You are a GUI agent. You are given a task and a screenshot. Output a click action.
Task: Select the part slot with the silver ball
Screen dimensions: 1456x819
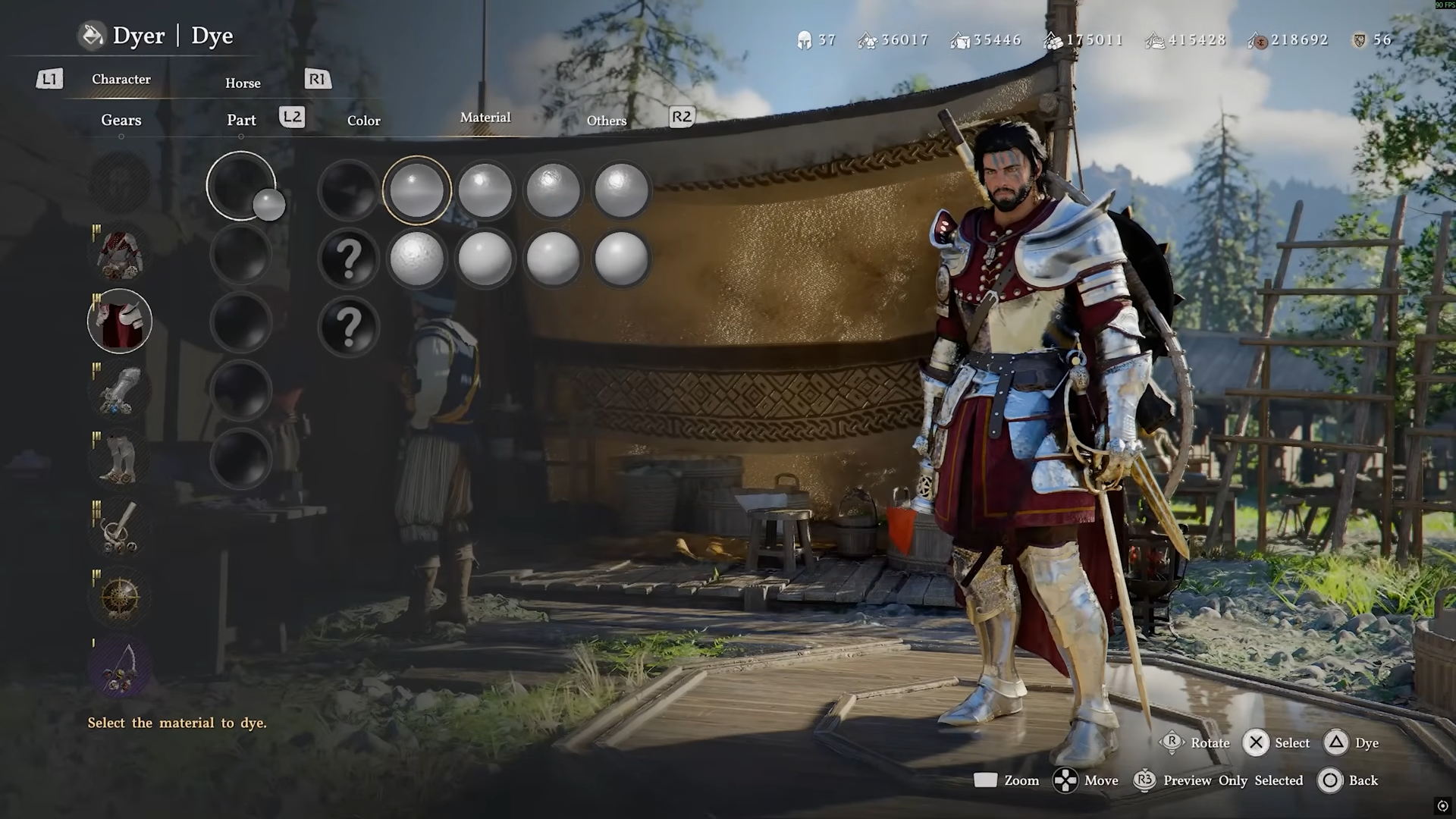[241, 187]
